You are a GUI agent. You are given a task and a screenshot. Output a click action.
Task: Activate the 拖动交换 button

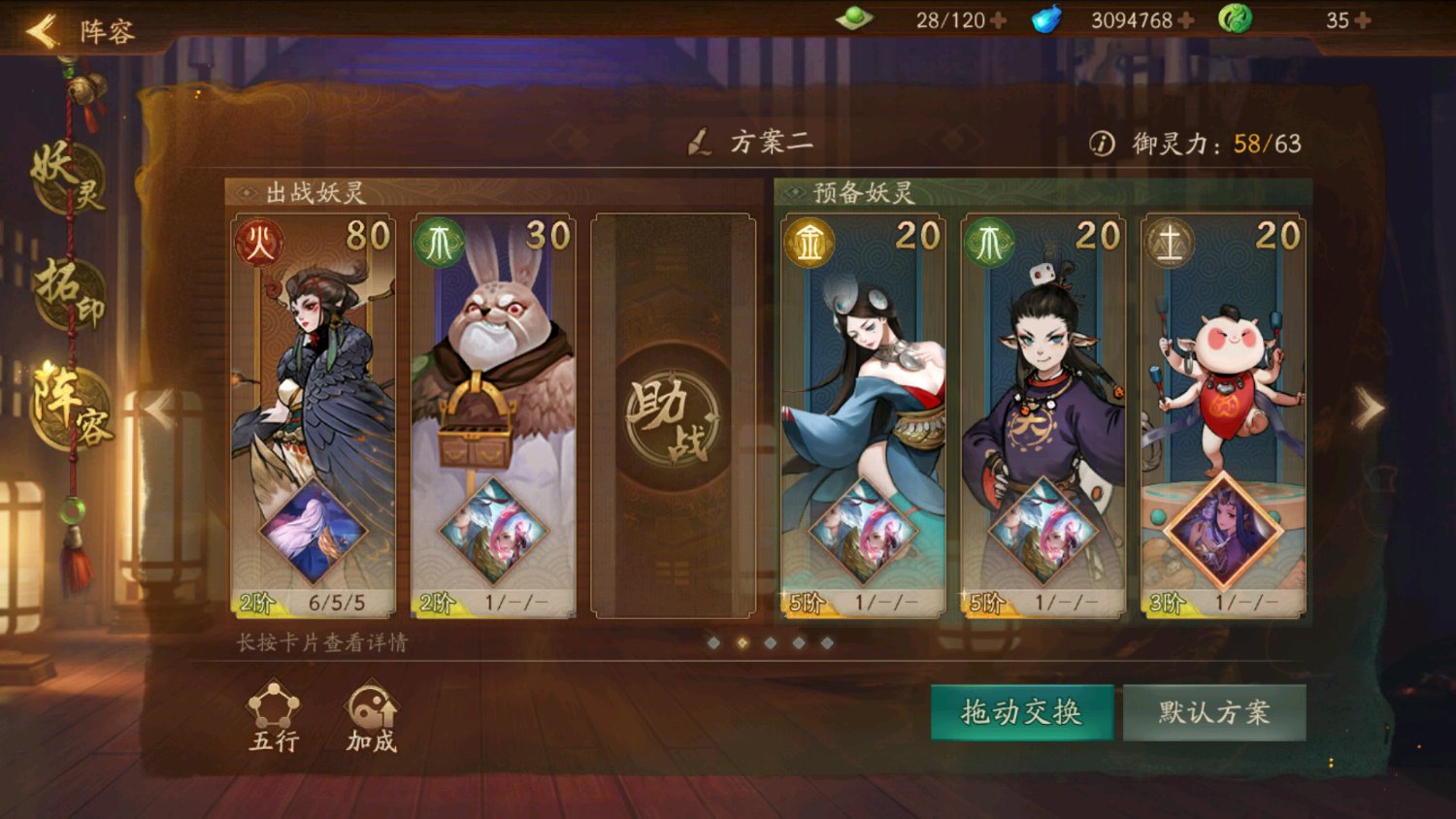coord(1021,712)
